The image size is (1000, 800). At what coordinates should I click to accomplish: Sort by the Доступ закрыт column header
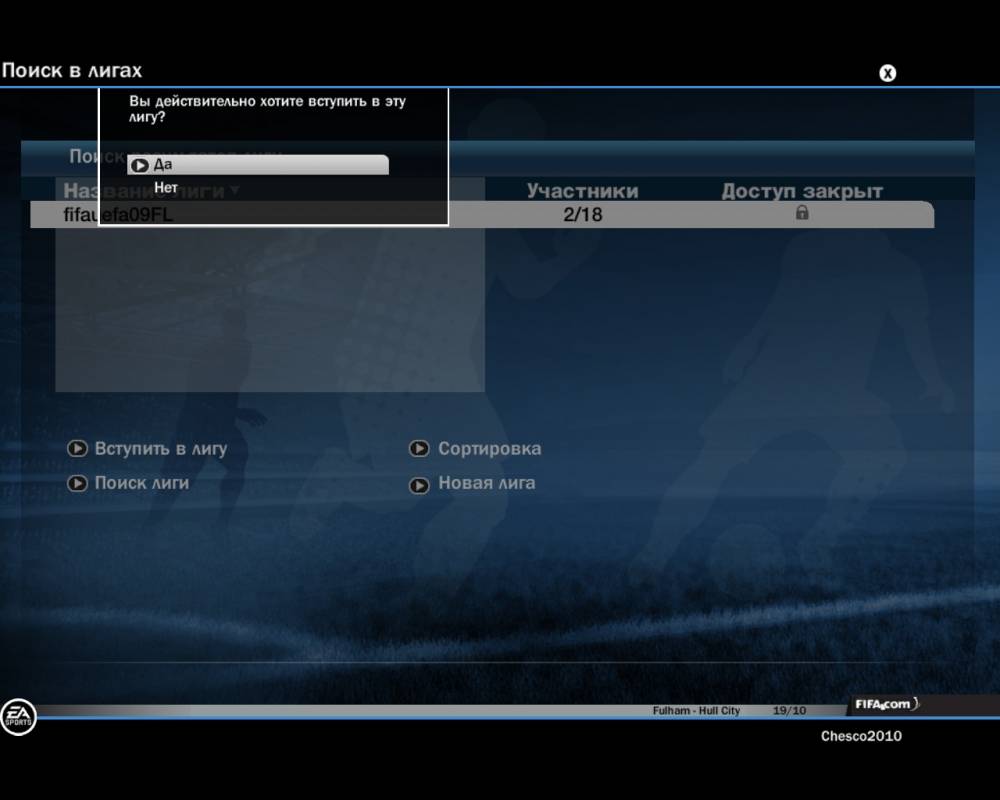pos(802,191)
